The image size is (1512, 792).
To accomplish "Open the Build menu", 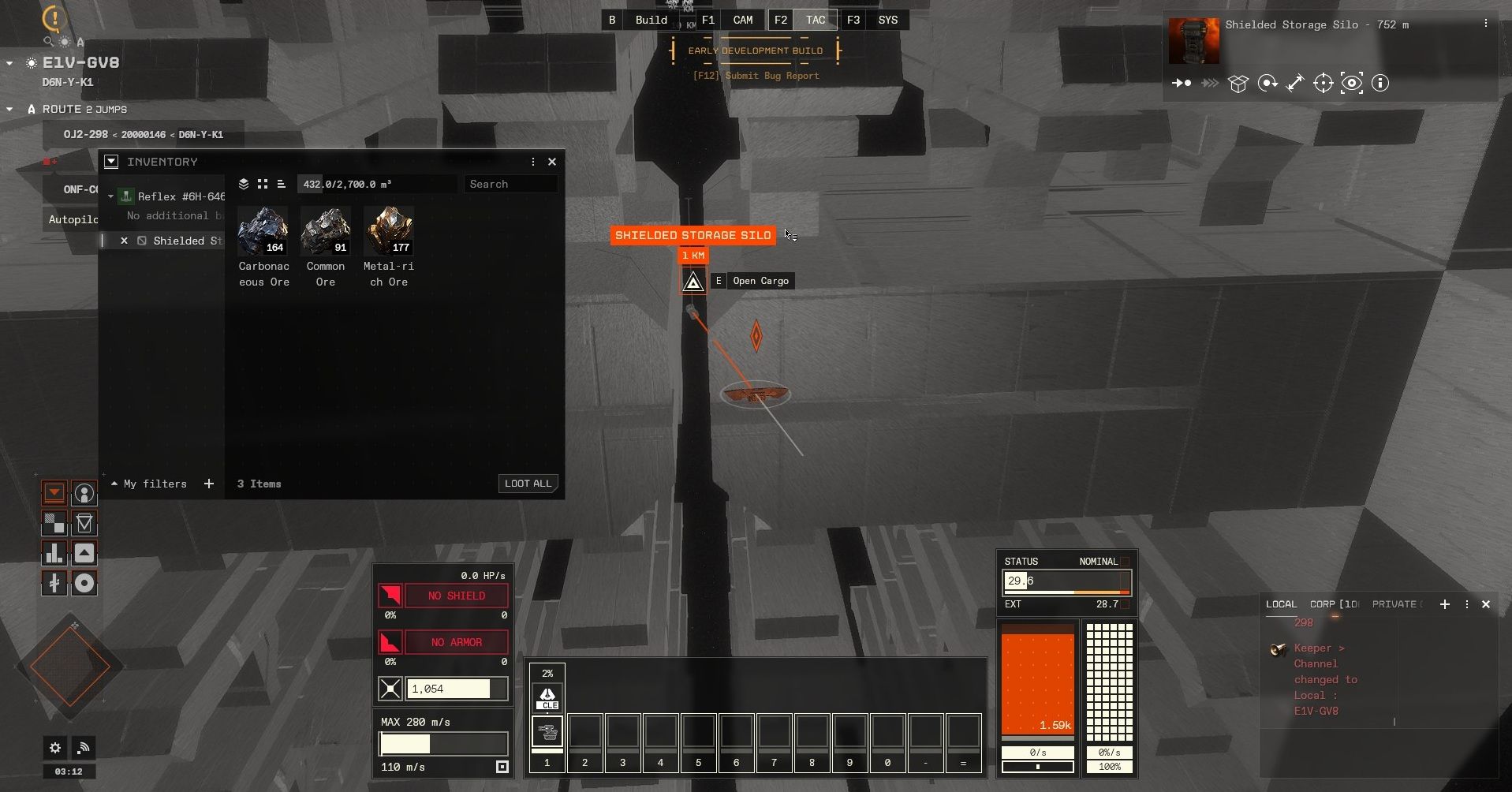I will point(651,20).
